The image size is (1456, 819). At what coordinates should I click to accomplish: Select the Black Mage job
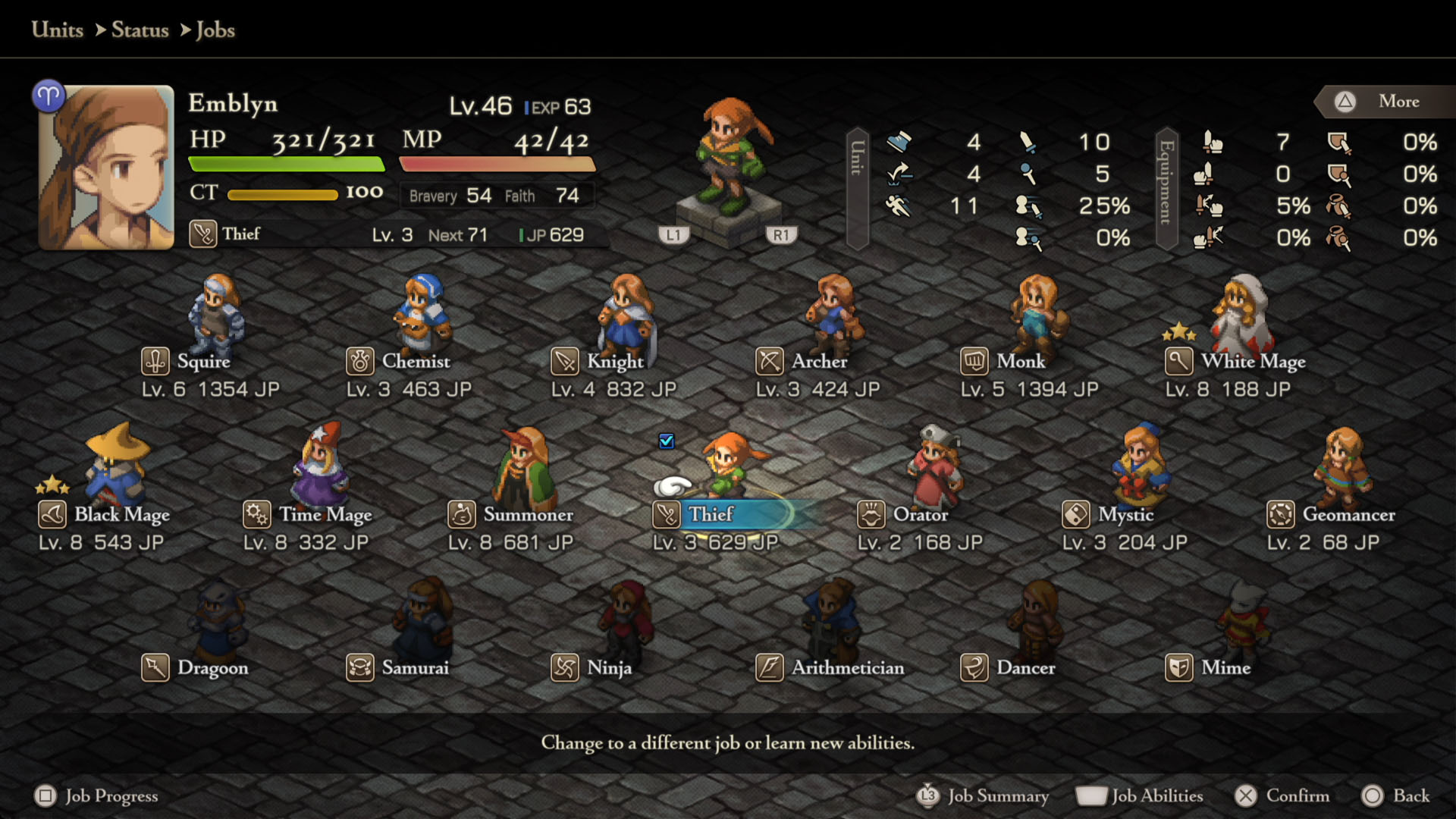(x=121, y=515)
